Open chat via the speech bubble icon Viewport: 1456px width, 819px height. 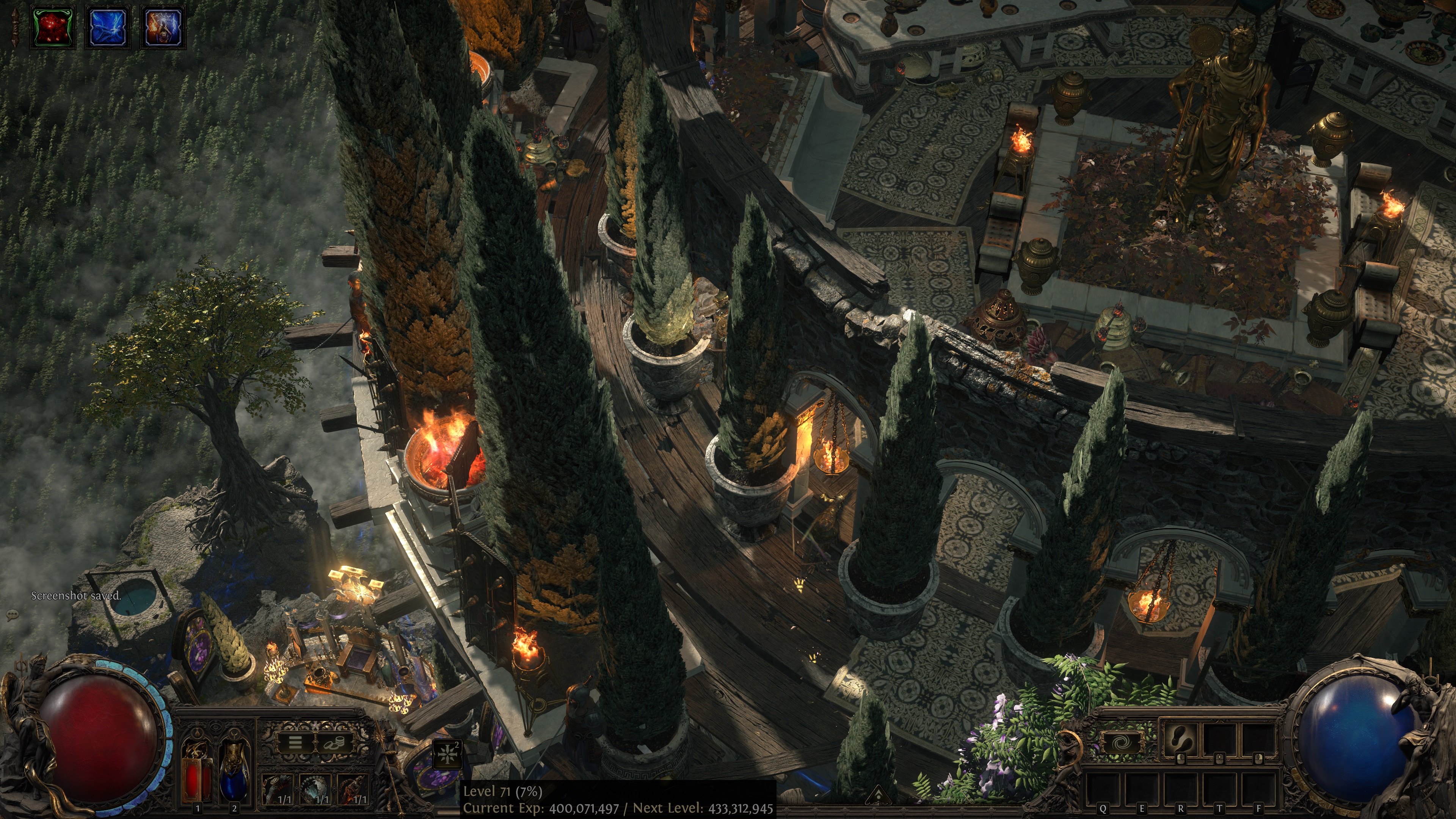[x=12, y=614]
